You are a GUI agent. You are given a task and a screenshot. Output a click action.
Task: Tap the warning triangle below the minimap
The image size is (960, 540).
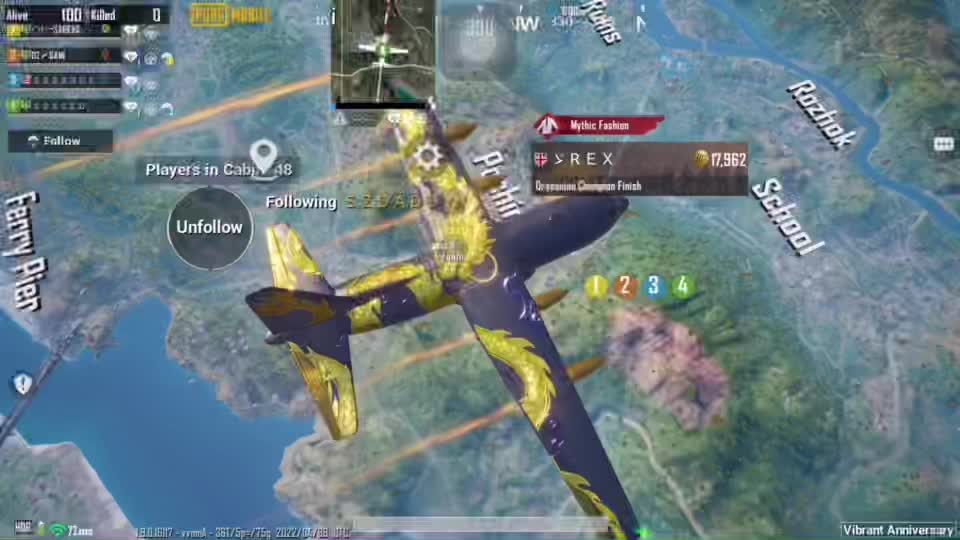click(x=341, y=118)
